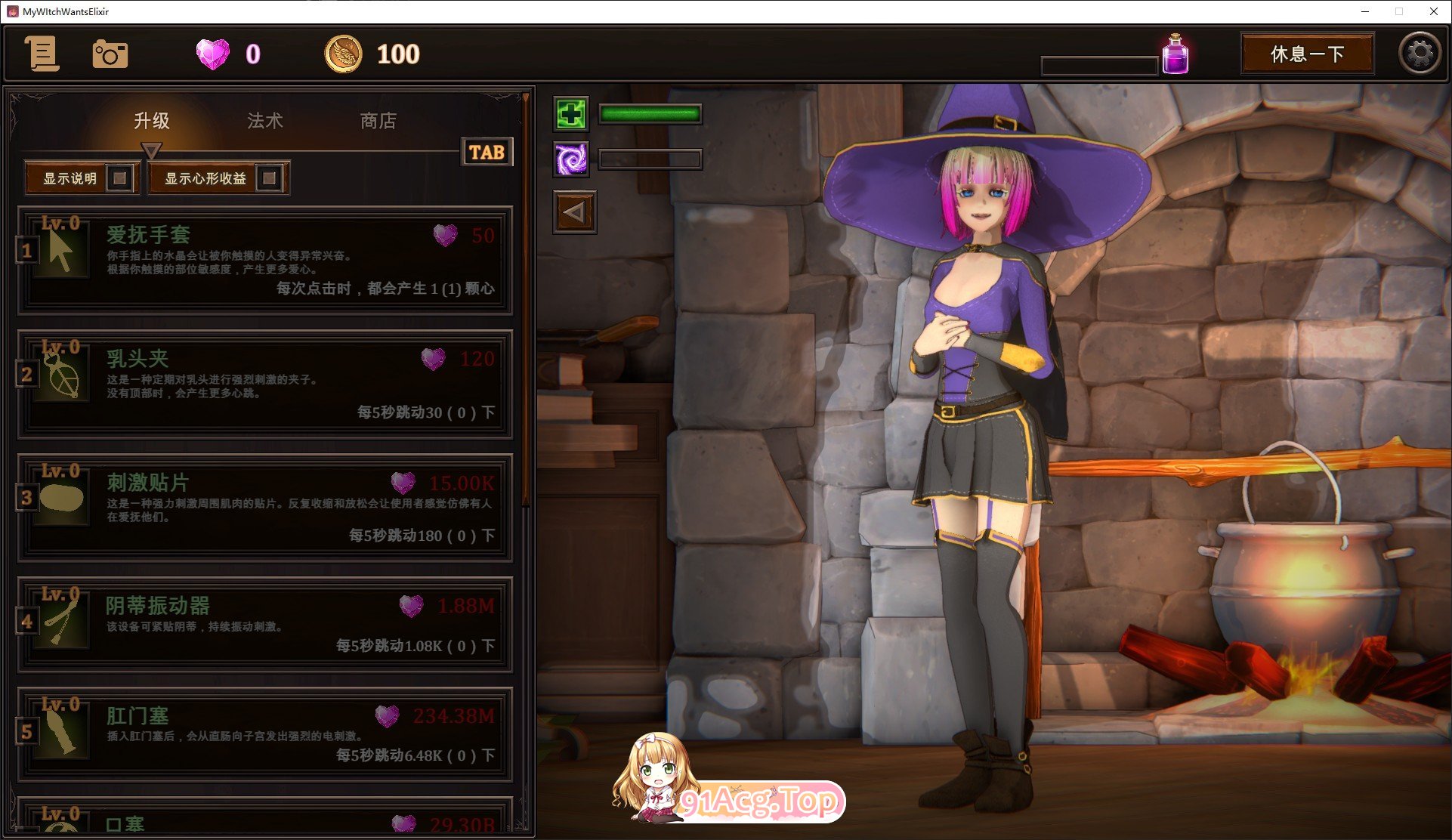This screenshot has width=1452, height=840.
Task: Cast the purple swirl spell icon
Action: 572,160
